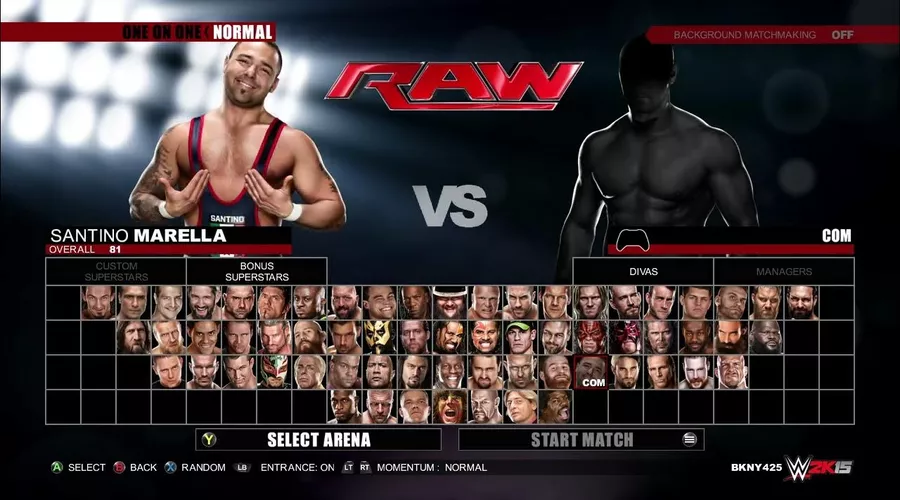Select the highlighted COM roster tile
The width and height of the screenshot is (900, 500).
click(591, 372)
